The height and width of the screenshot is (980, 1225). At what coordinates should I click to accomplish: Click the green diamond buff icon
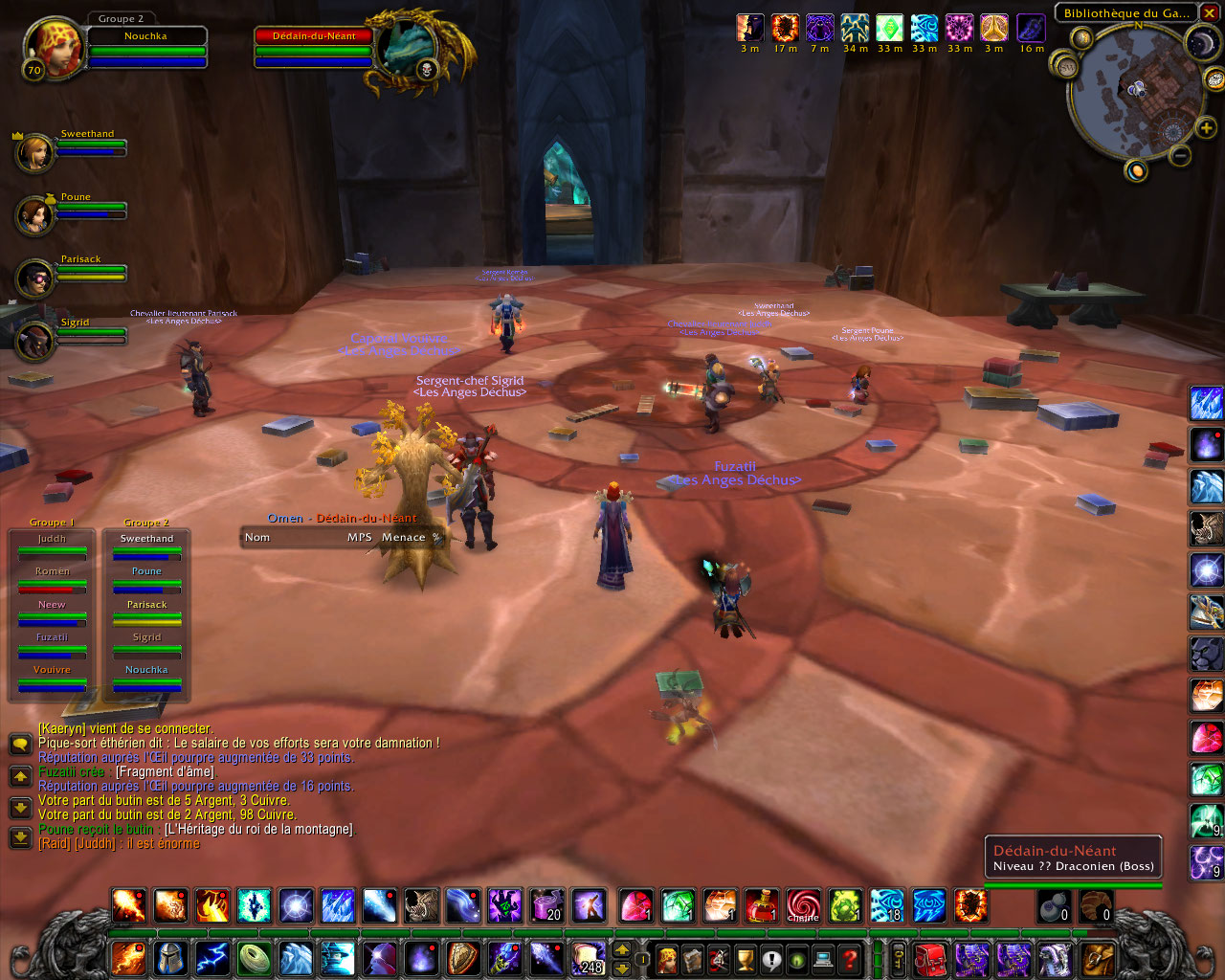pyautogui.click(x=889, y=28)
